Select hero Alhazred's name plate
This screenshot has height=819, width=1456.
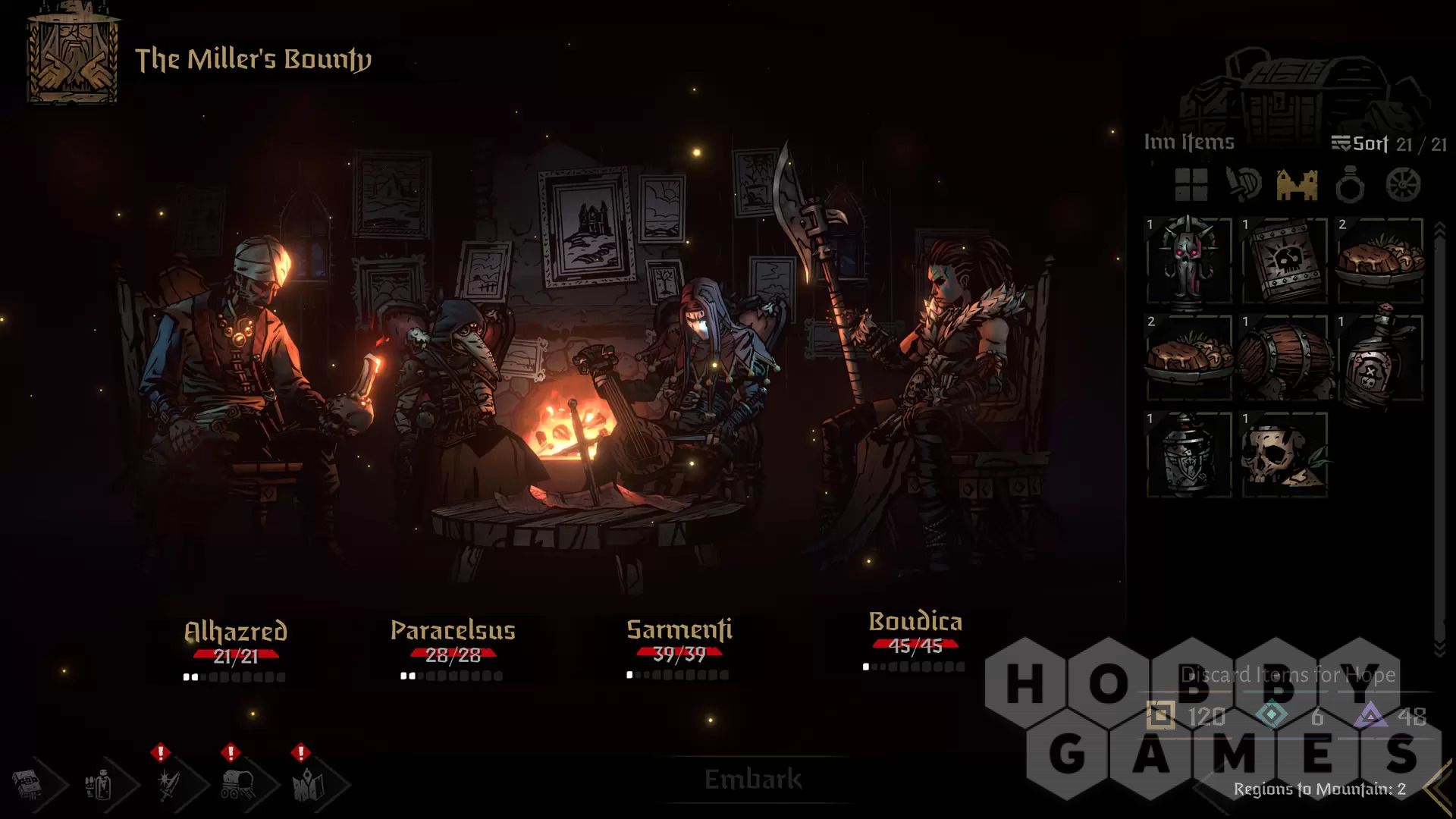click(x=236, y=632)
